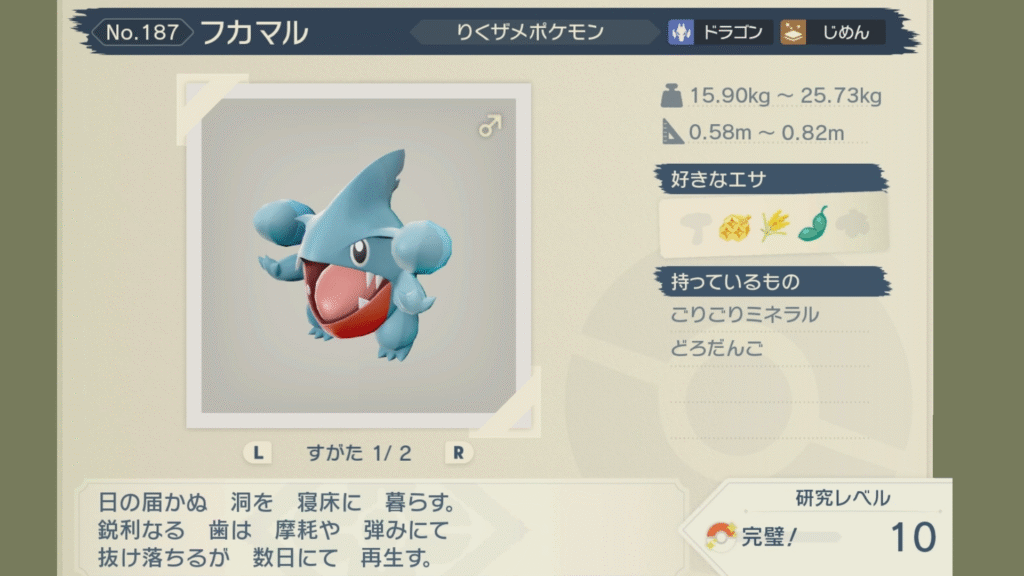The height and width of the screenshot is (576, 1024).
Task: Select the ドラゴン type badge
Action: 720,32
